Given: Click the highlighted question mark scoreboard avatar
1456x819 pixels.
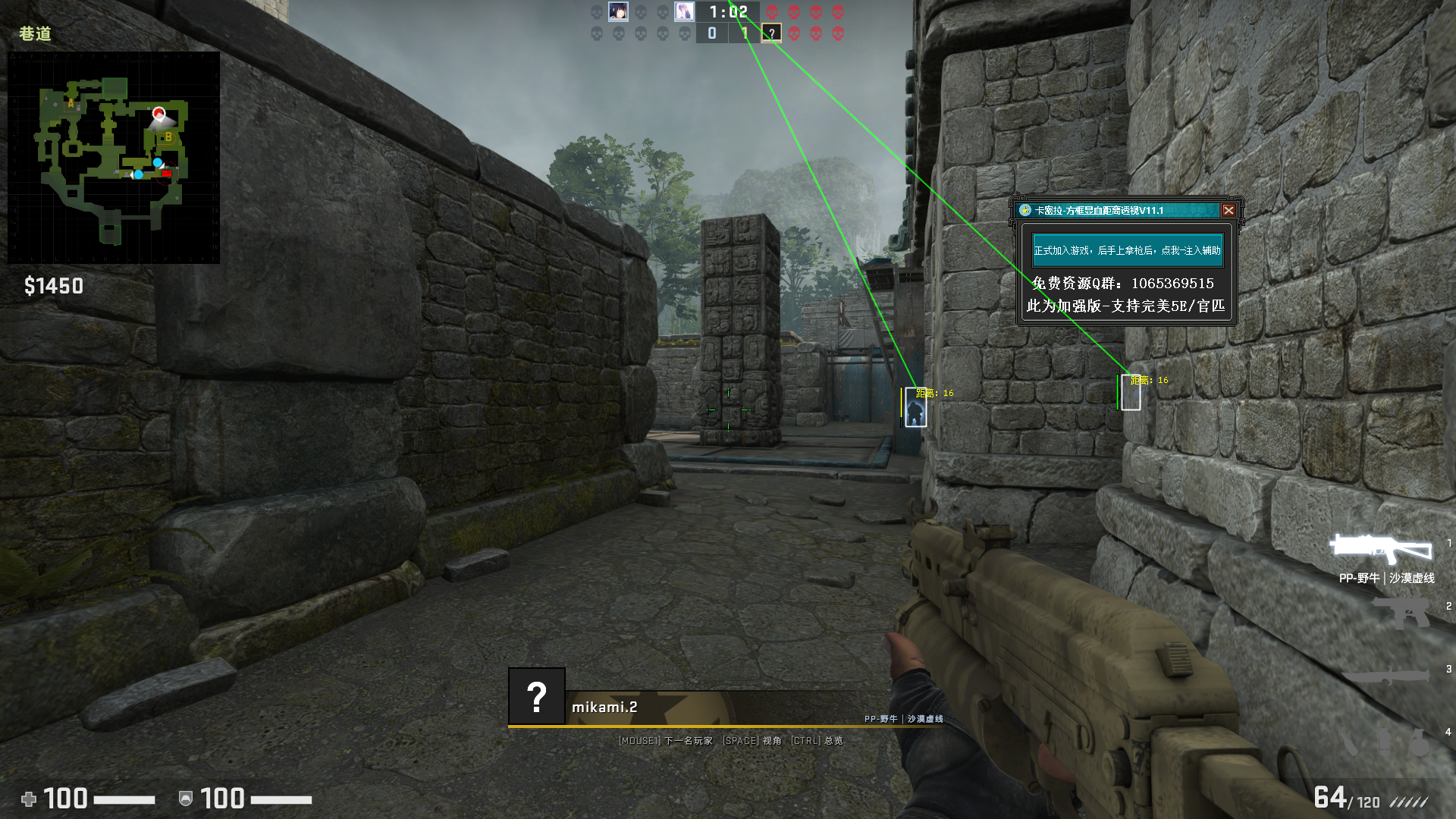Looking at the screenshot, I should (x=771, y=33).
